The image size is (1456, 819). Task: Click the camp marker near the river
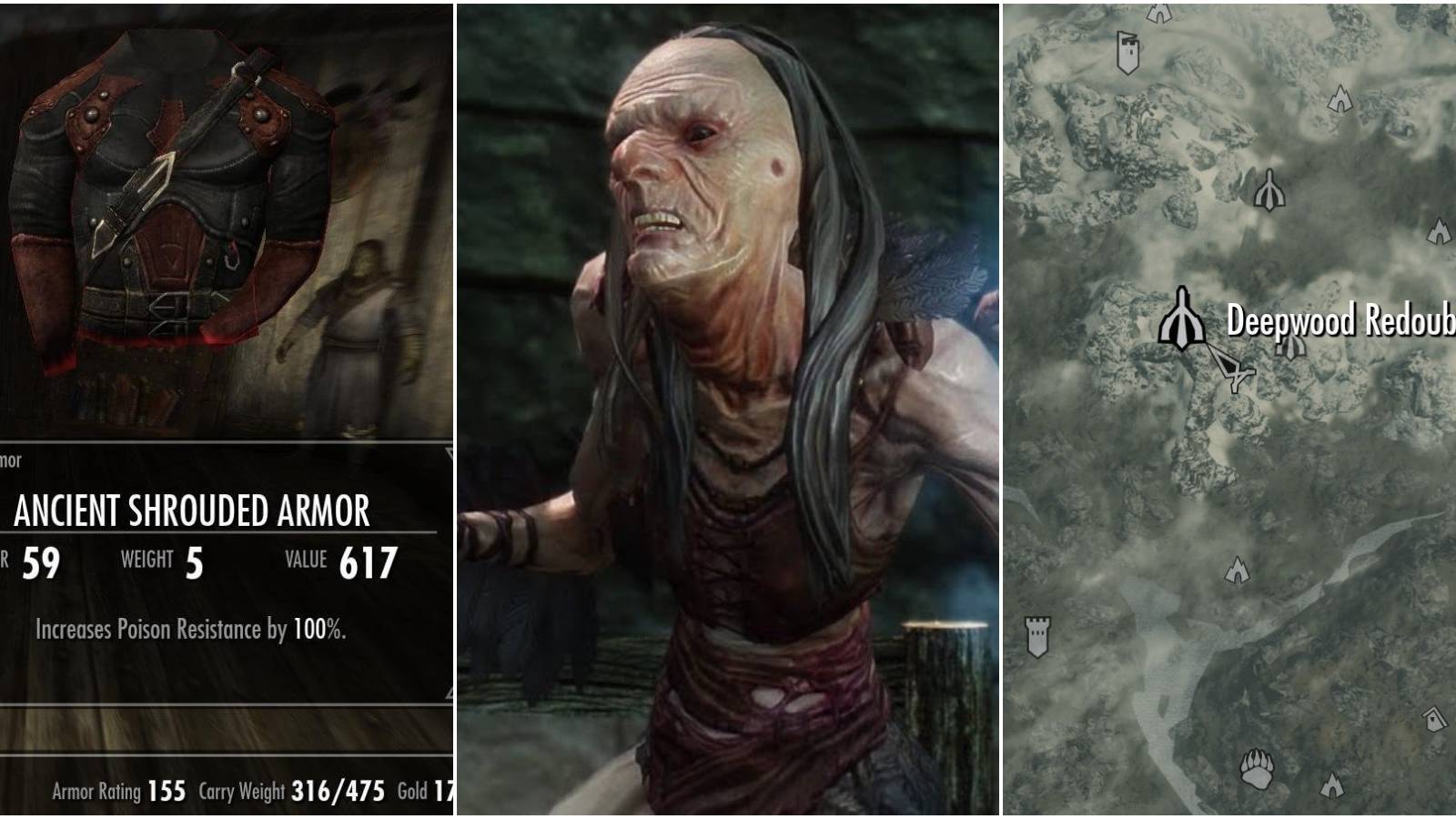[1238, 571]
